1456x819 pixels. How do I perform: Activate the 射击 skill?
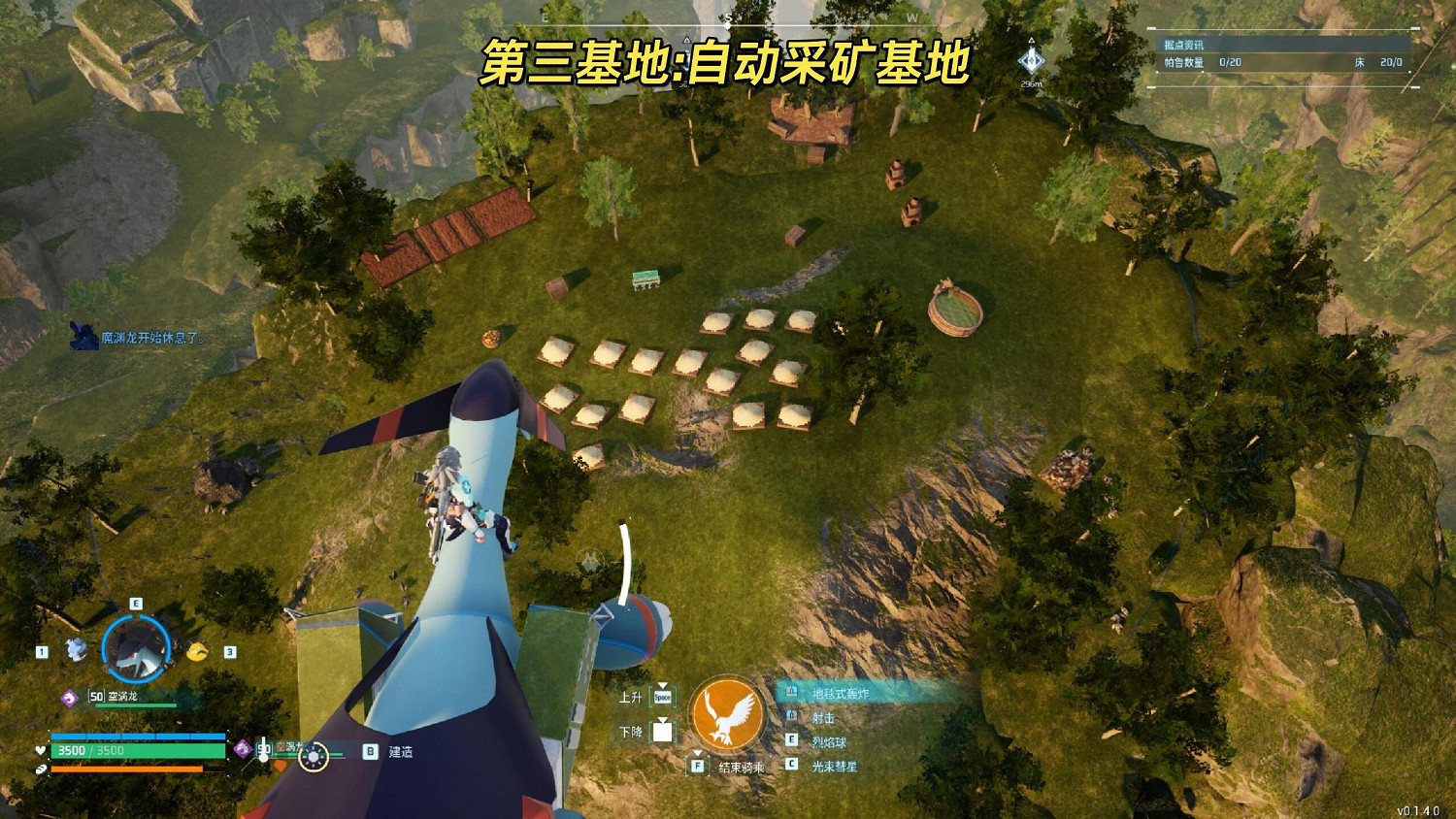coord(822,718)
